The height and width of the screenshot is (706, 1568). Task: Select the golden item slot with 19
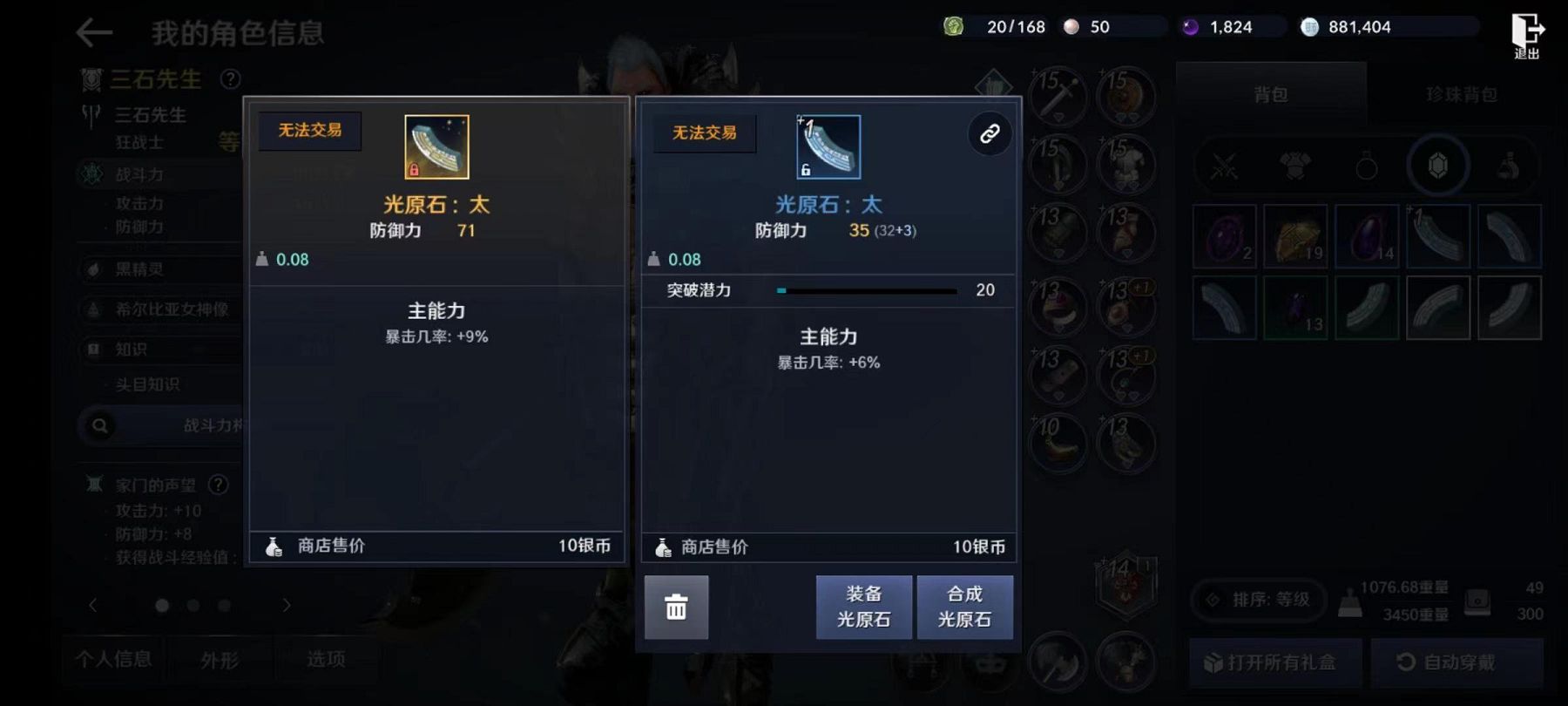click(1295, 235)
